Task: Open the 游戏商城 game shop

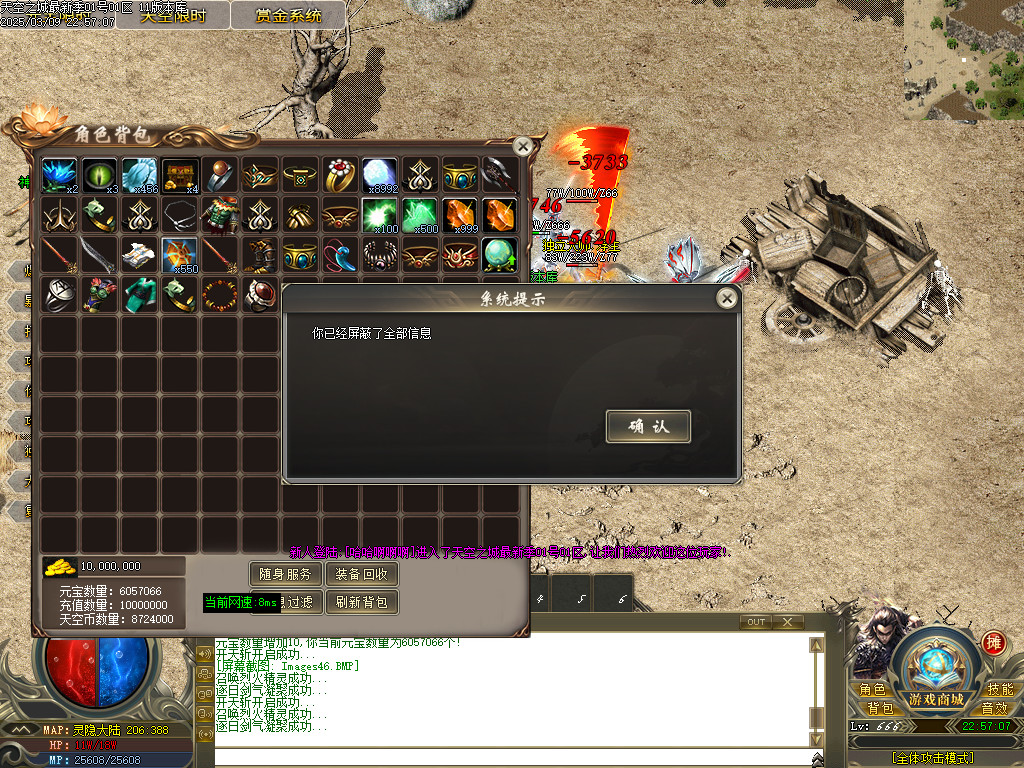Action: coord(936,699)
